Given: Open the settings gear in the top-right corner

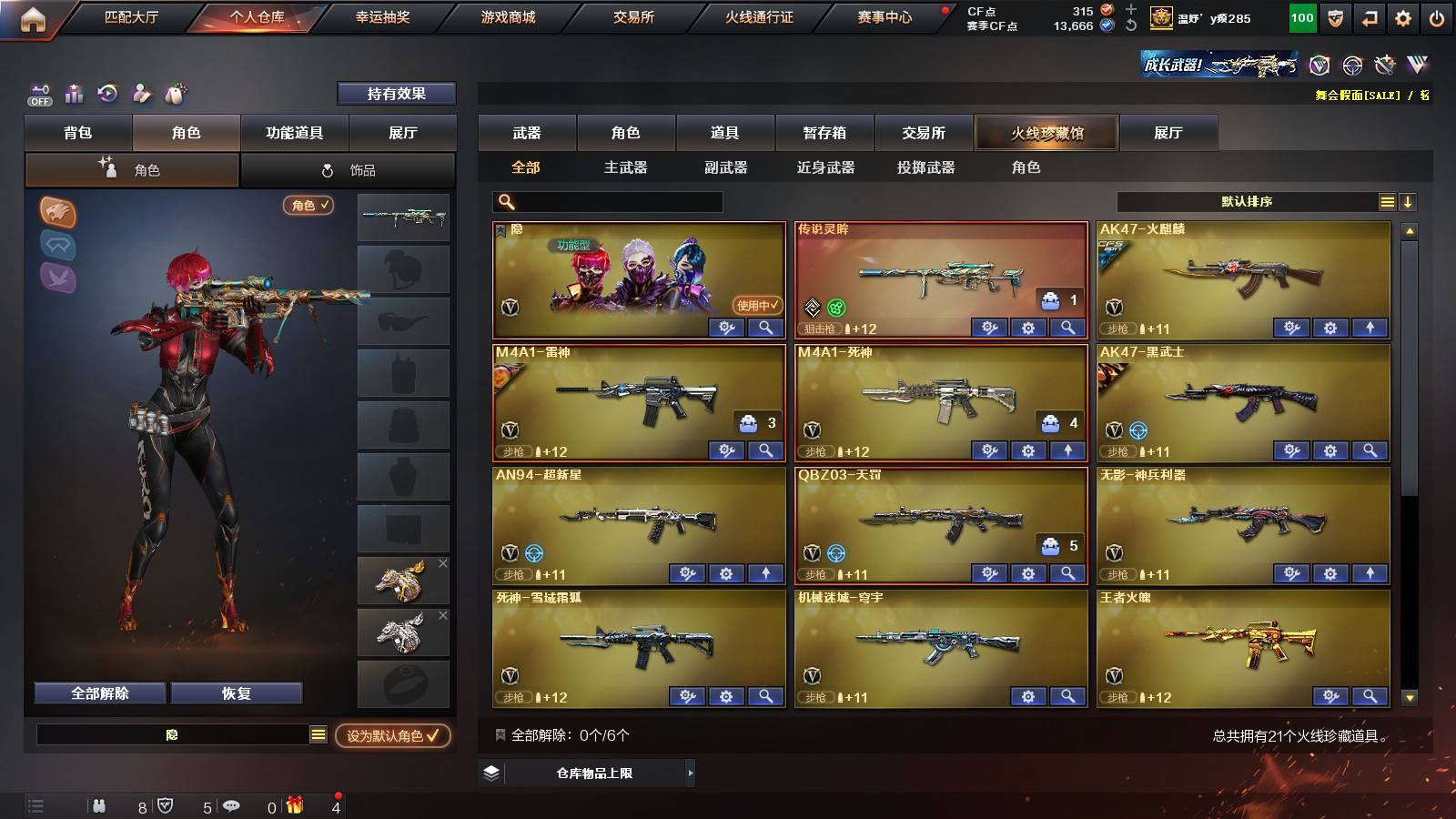Looking at the screenshot, I should pos(1403,16).
